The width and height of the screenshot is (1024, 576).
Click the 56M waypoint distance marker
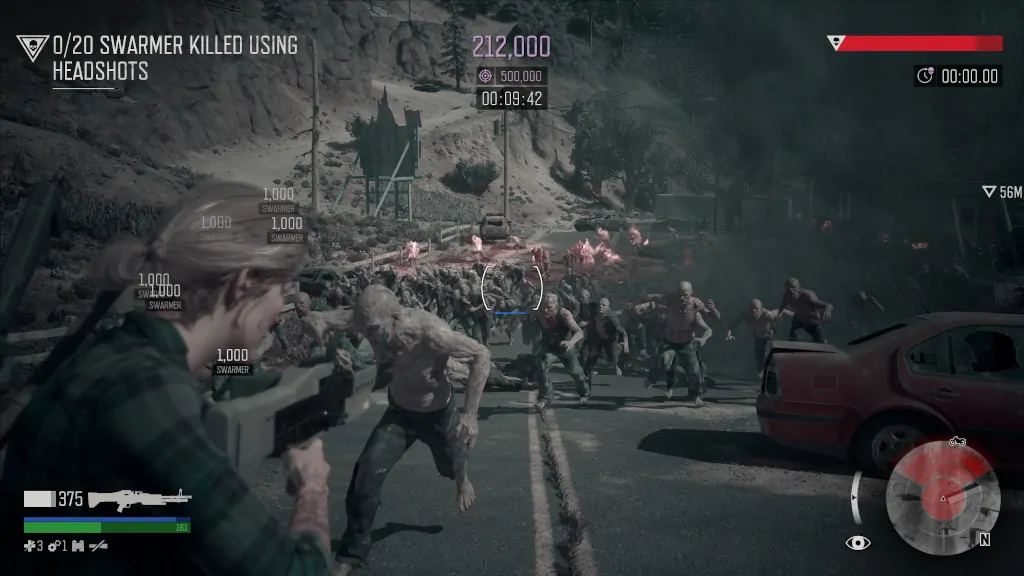point(1001,192)
